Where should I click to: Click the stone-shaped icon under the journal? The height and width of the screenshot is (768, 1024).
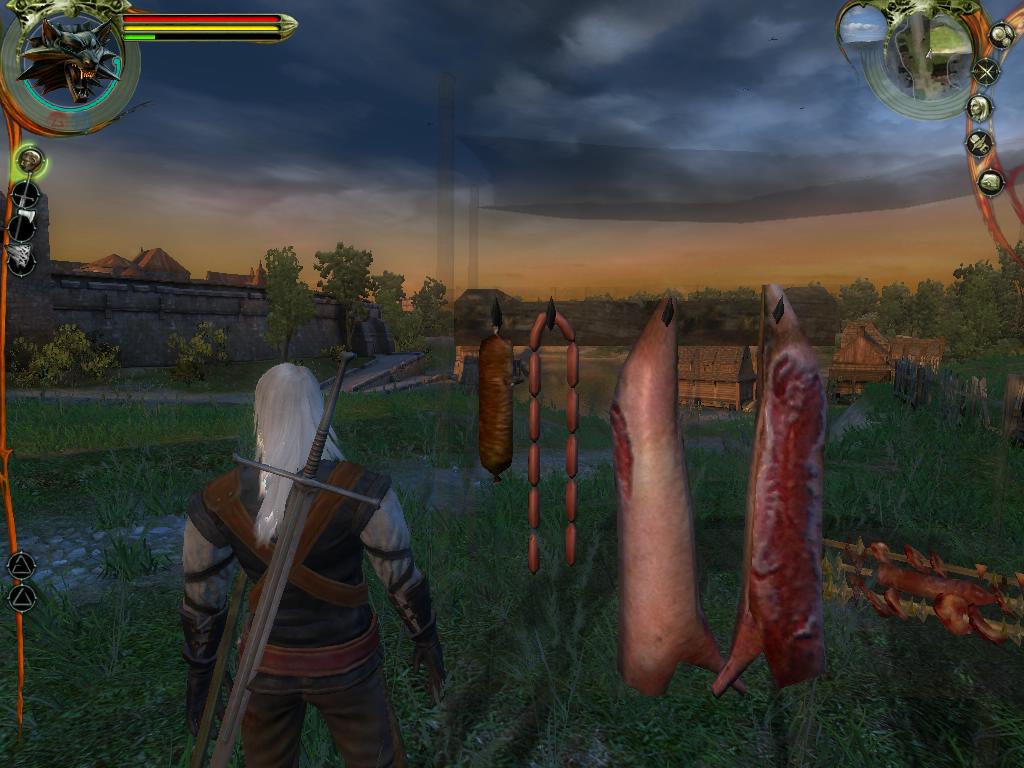[991, 182]
